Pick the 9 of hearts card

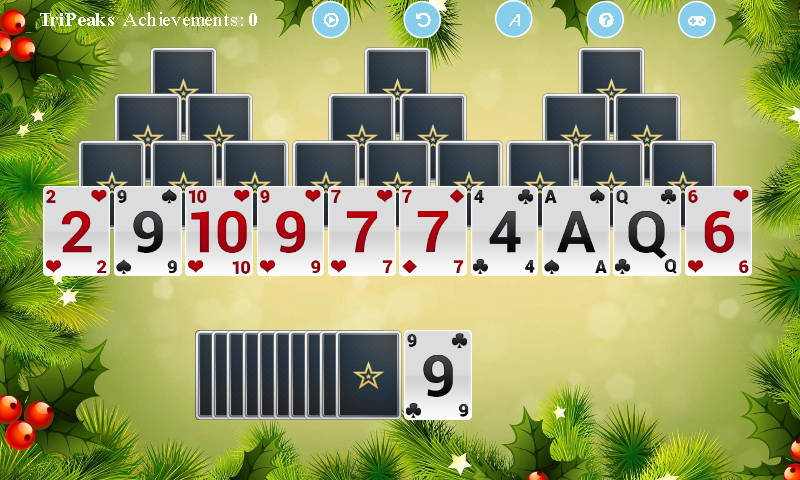[x=291, y=231]
